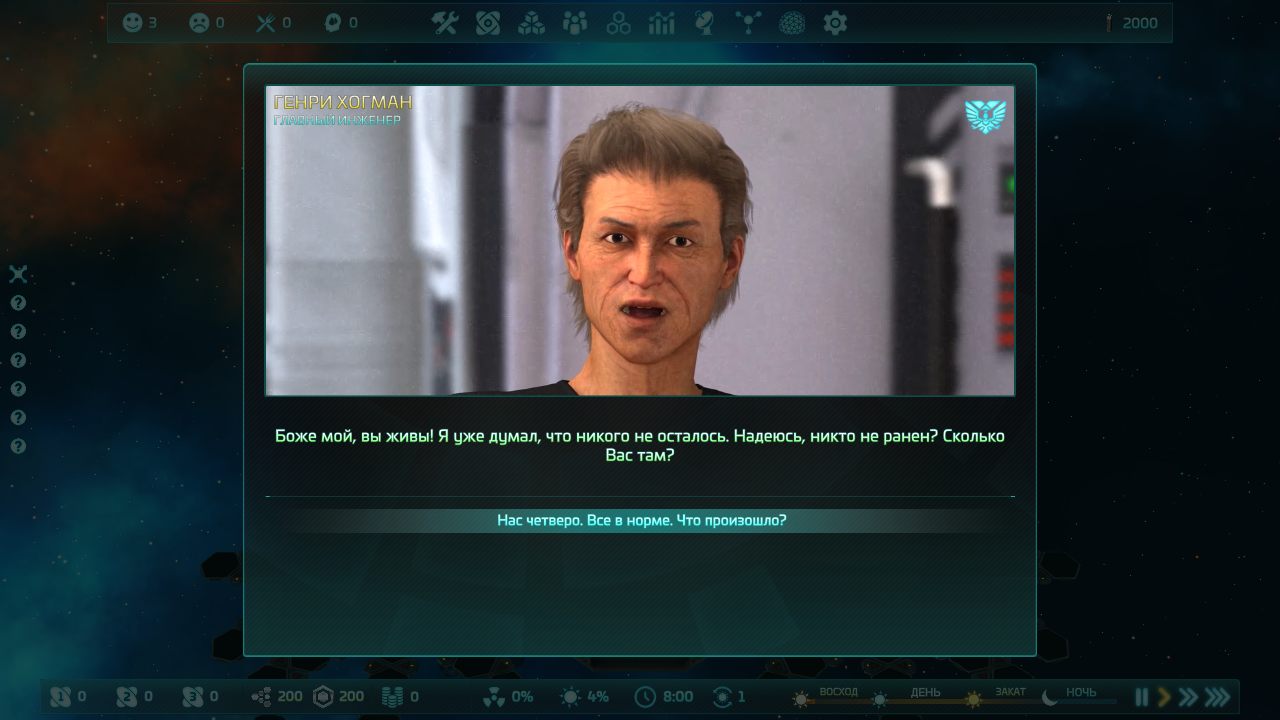Click the crossed-arrows icon on the left sidebar

[x=18, y=274]
